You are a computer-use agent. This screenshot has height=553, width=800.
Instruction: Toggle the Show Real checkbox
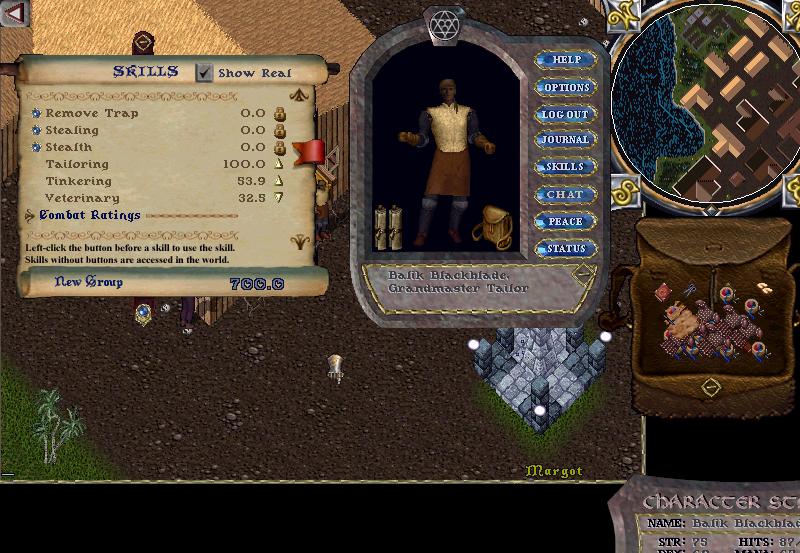coord(205,72)
